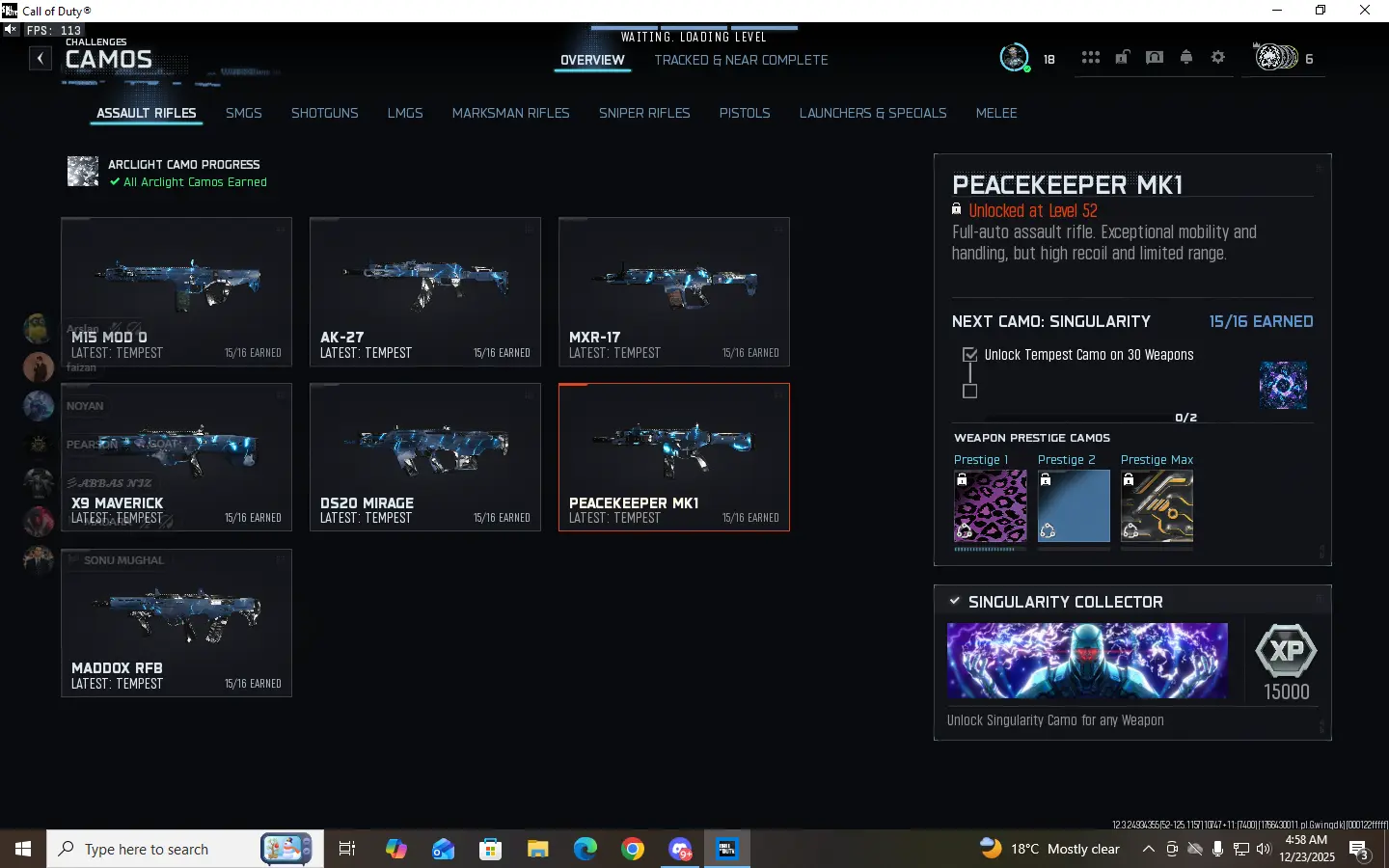The width and height of the screenshot is (1389, 868).
Task: Select the DS20 MIRAGE weapon card
Action: [424, 457]
